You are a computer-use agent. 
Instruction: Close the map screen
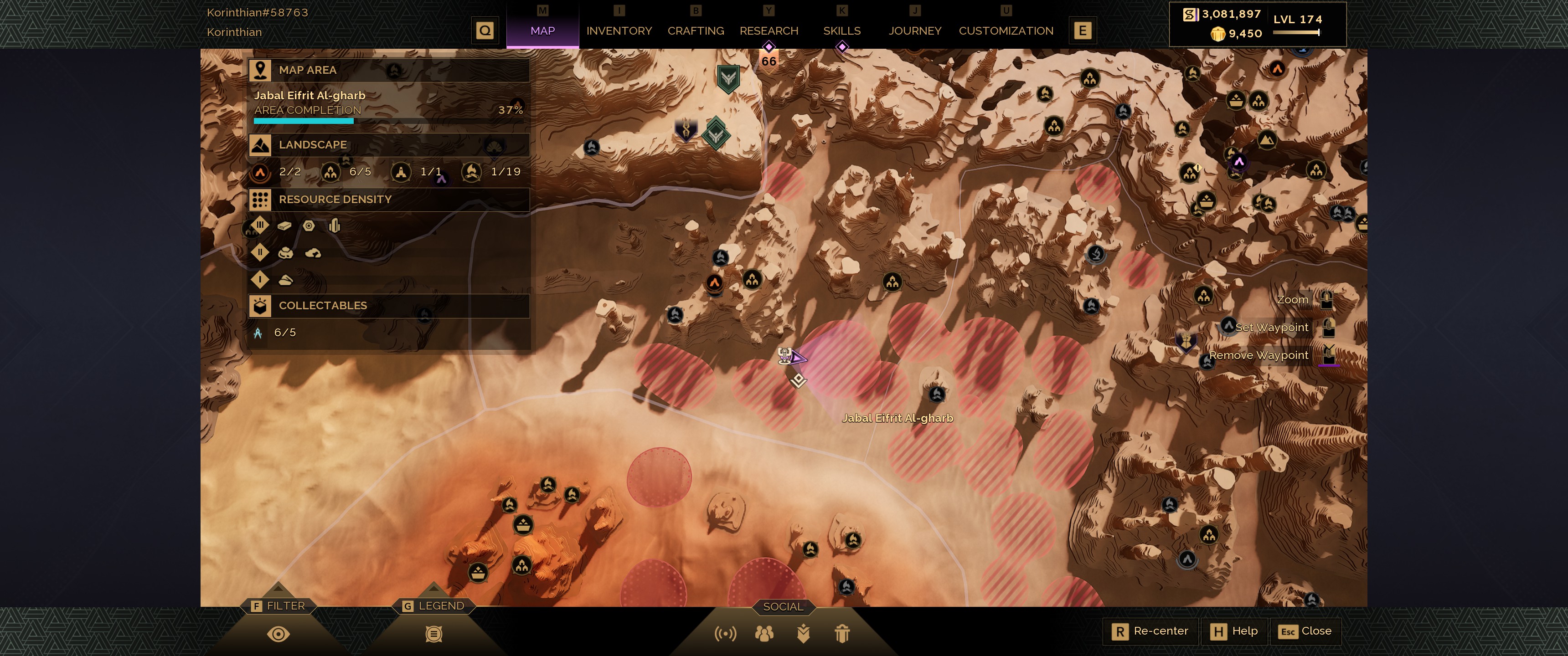point(1305,631)
